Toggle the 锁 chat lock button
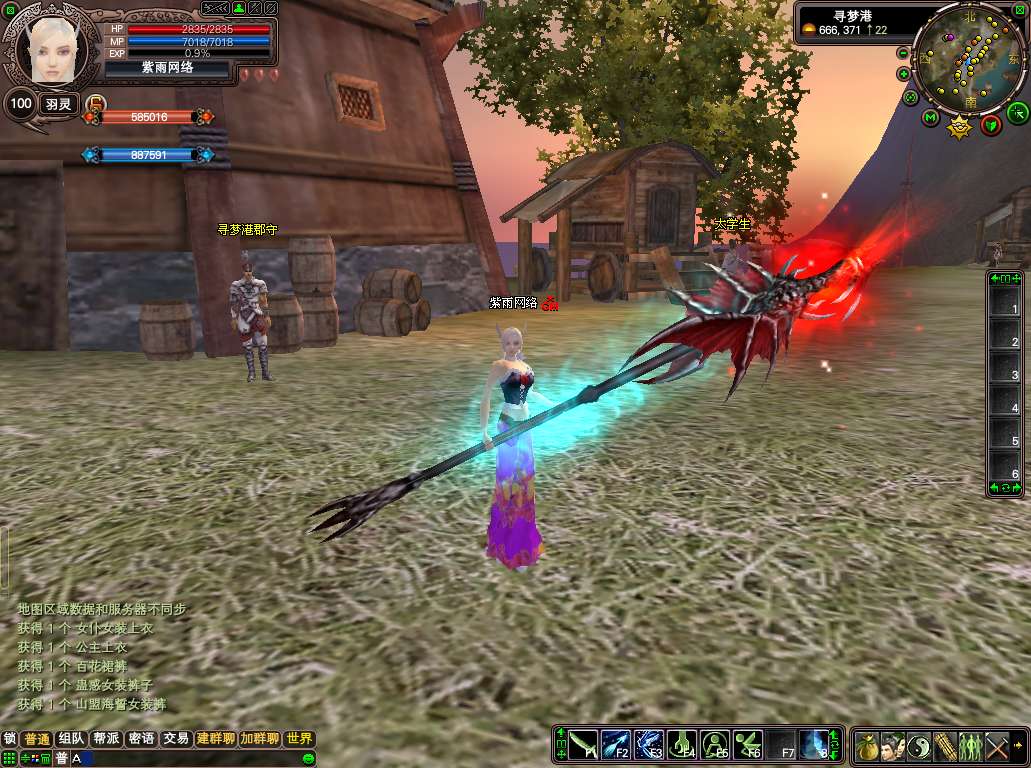This screenshot has width=1031, height=768. click(x=10, y=739)
